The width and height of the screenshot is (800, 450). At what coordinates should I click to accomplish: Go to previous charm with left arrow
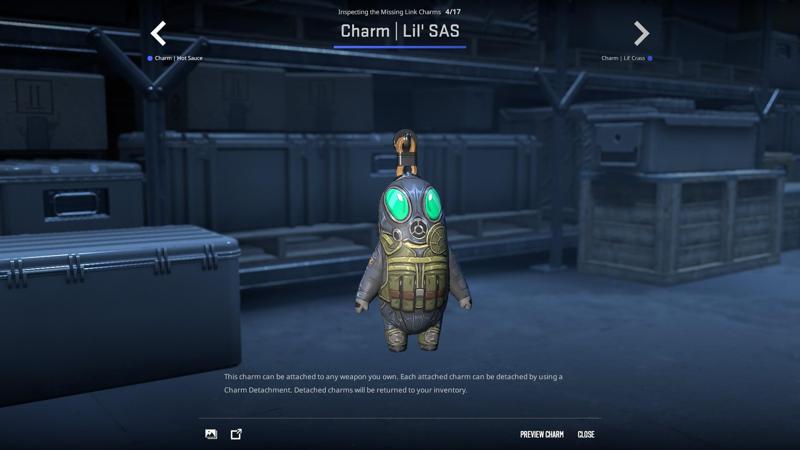(158, 34)
